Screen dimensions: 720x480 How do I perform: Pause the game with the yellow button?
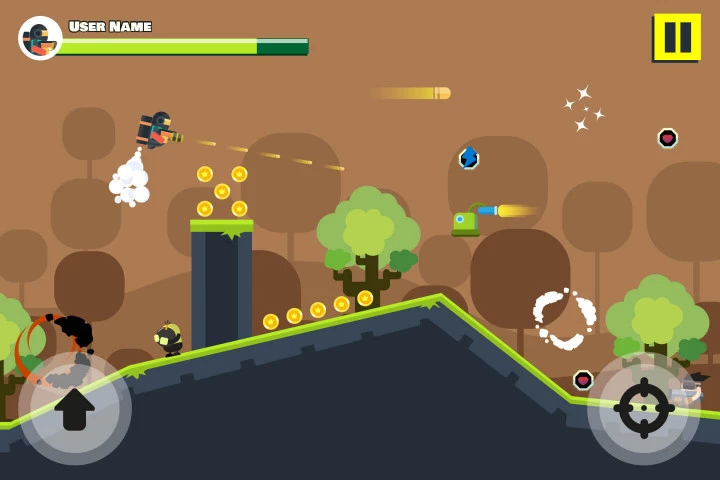click(x=677, y=38)
